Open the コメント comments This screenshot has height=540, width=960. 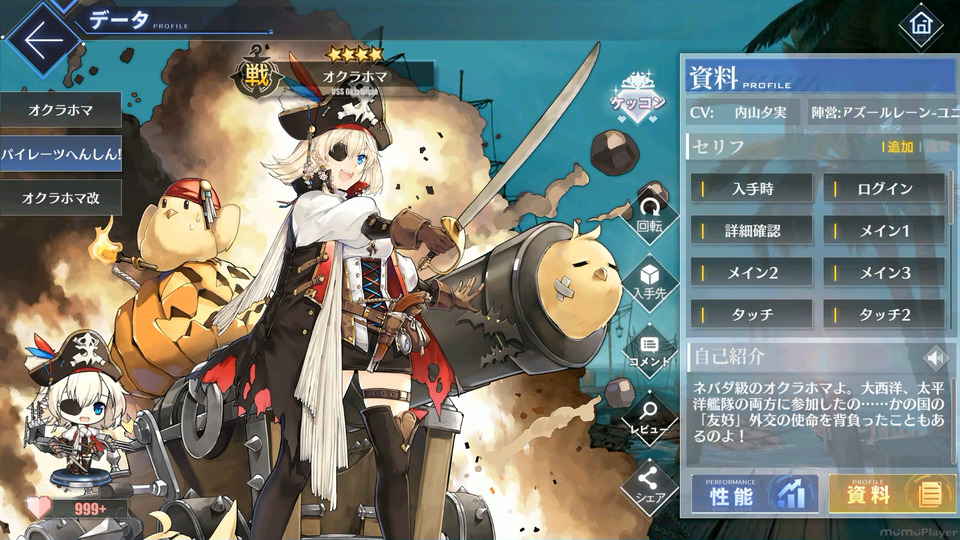coord(650,349)
